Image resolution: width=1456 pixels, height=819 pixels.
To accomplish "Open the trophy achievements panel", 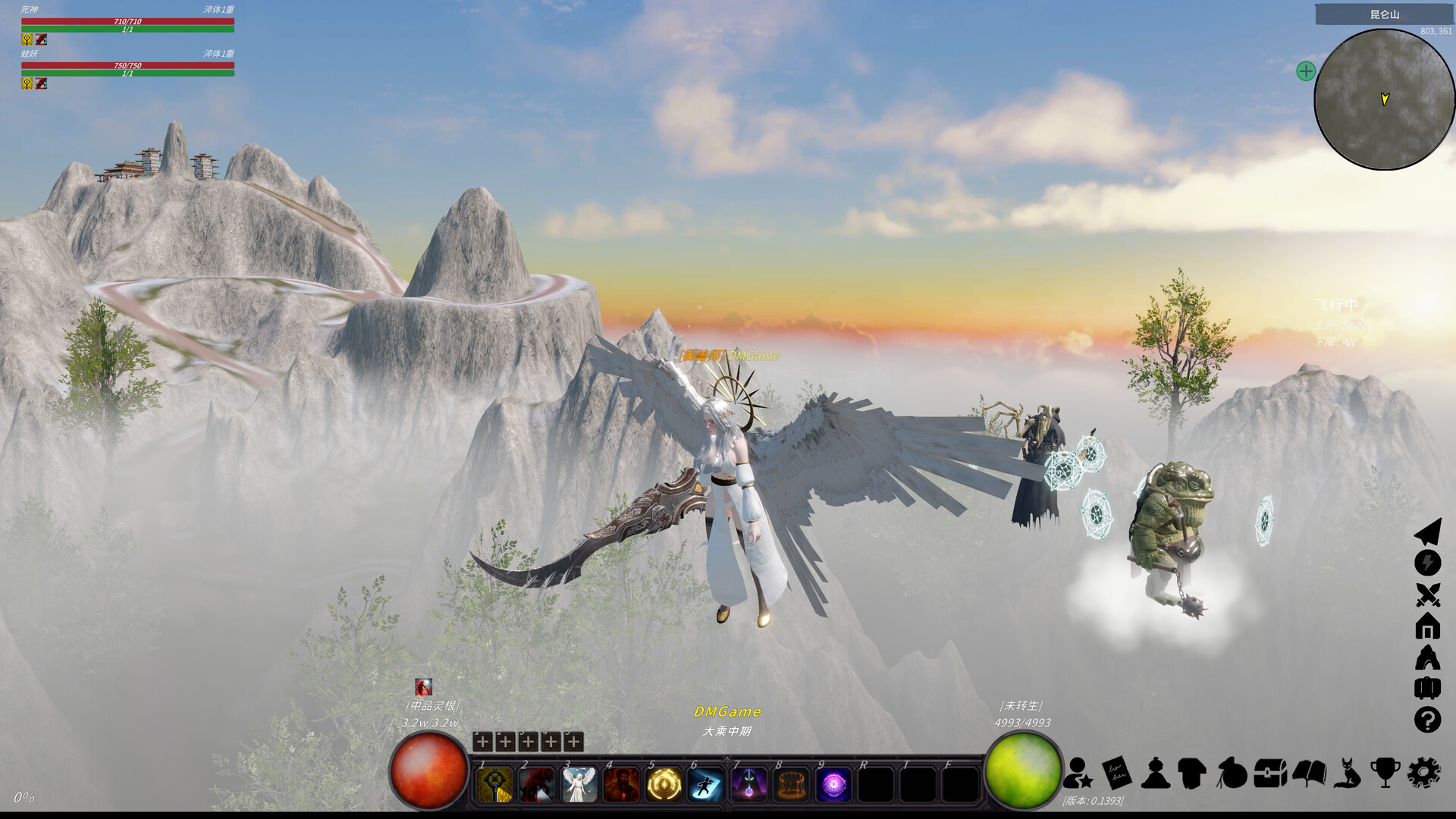I will (1386, 773).
